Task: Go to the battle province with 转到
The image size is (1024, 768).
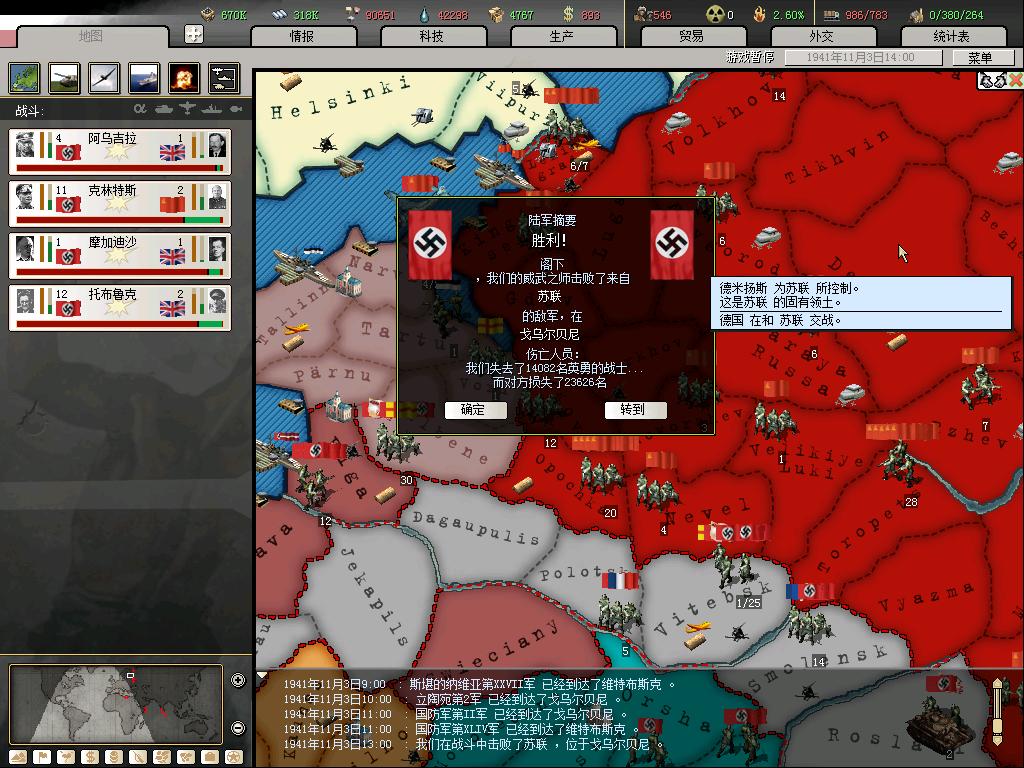Action: 632,410
